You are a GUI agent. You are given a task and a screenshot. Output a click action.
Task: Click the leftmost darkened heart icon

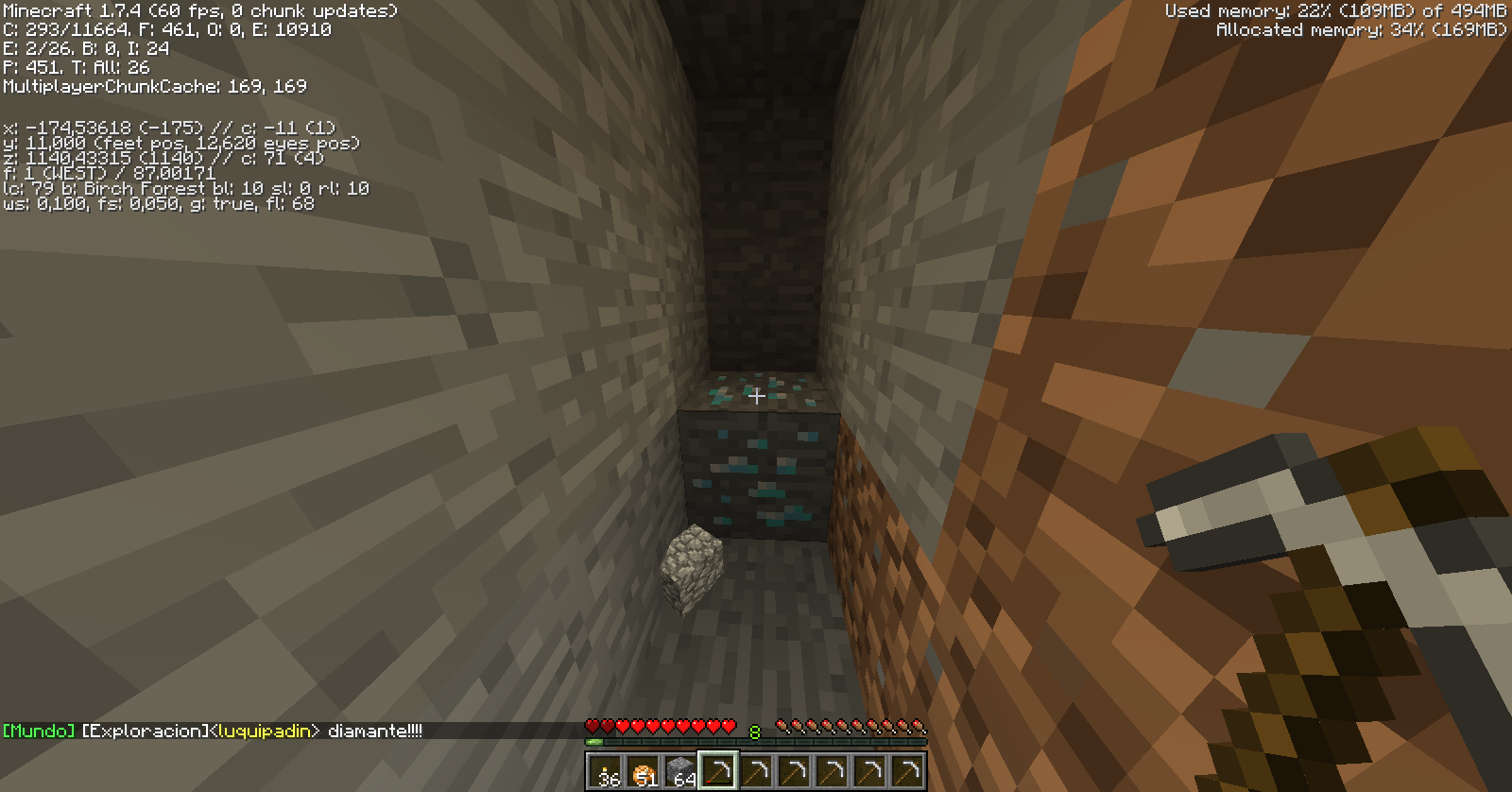click(x=593, y=724)
